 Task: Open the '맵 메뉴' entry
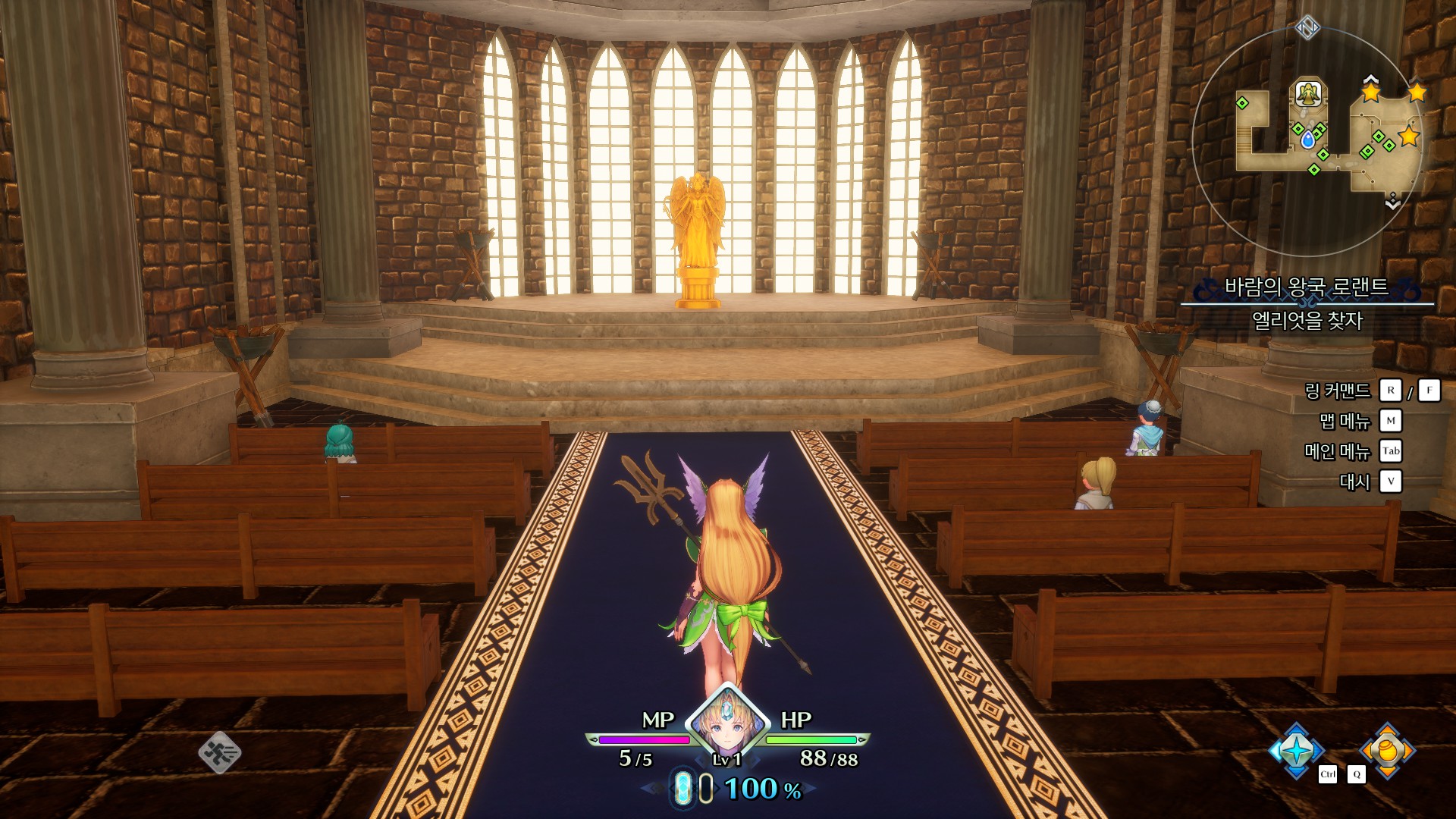1345,421
